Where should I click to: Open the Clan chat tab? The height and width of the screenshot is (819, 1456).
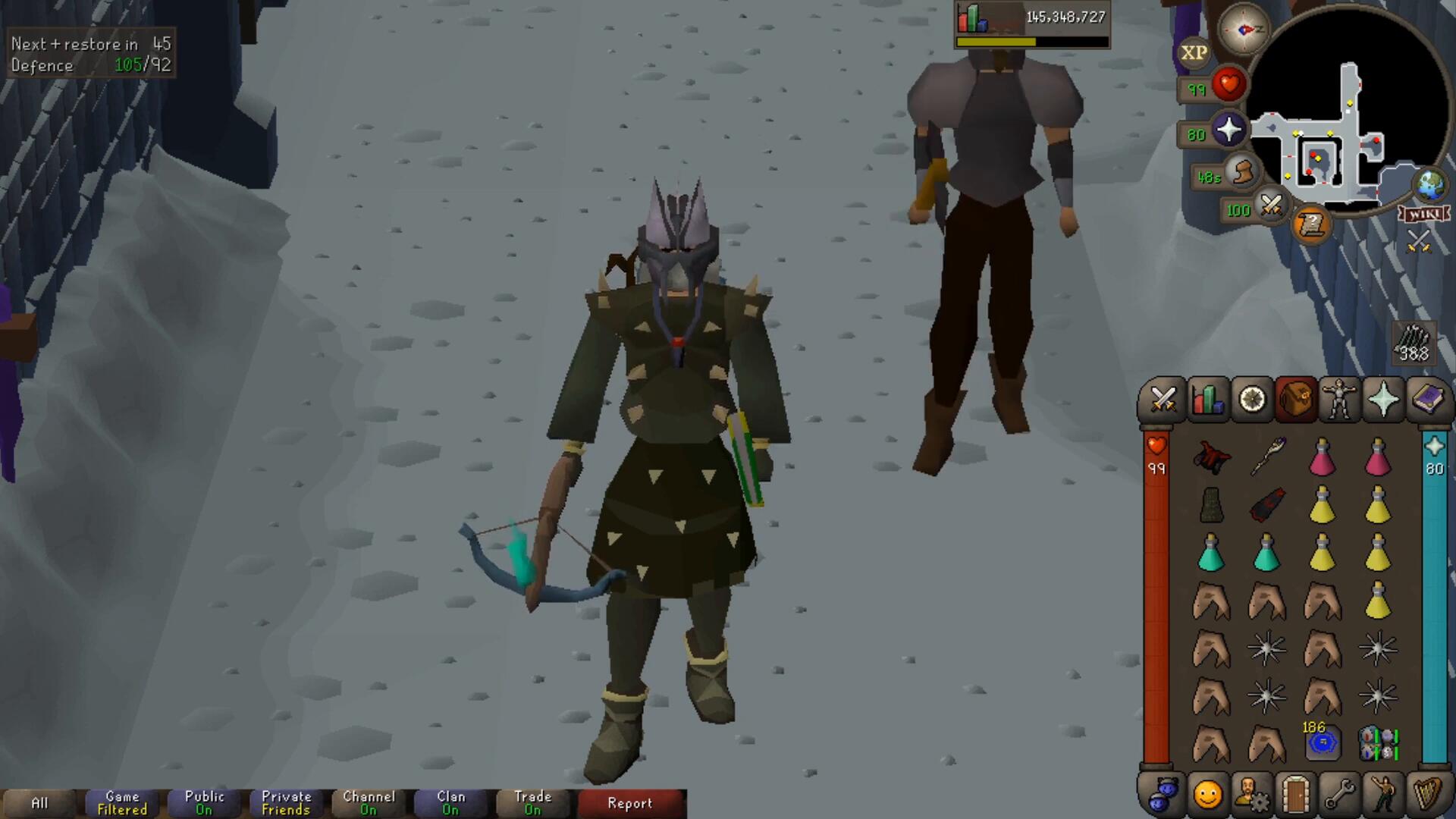point(450,803)
